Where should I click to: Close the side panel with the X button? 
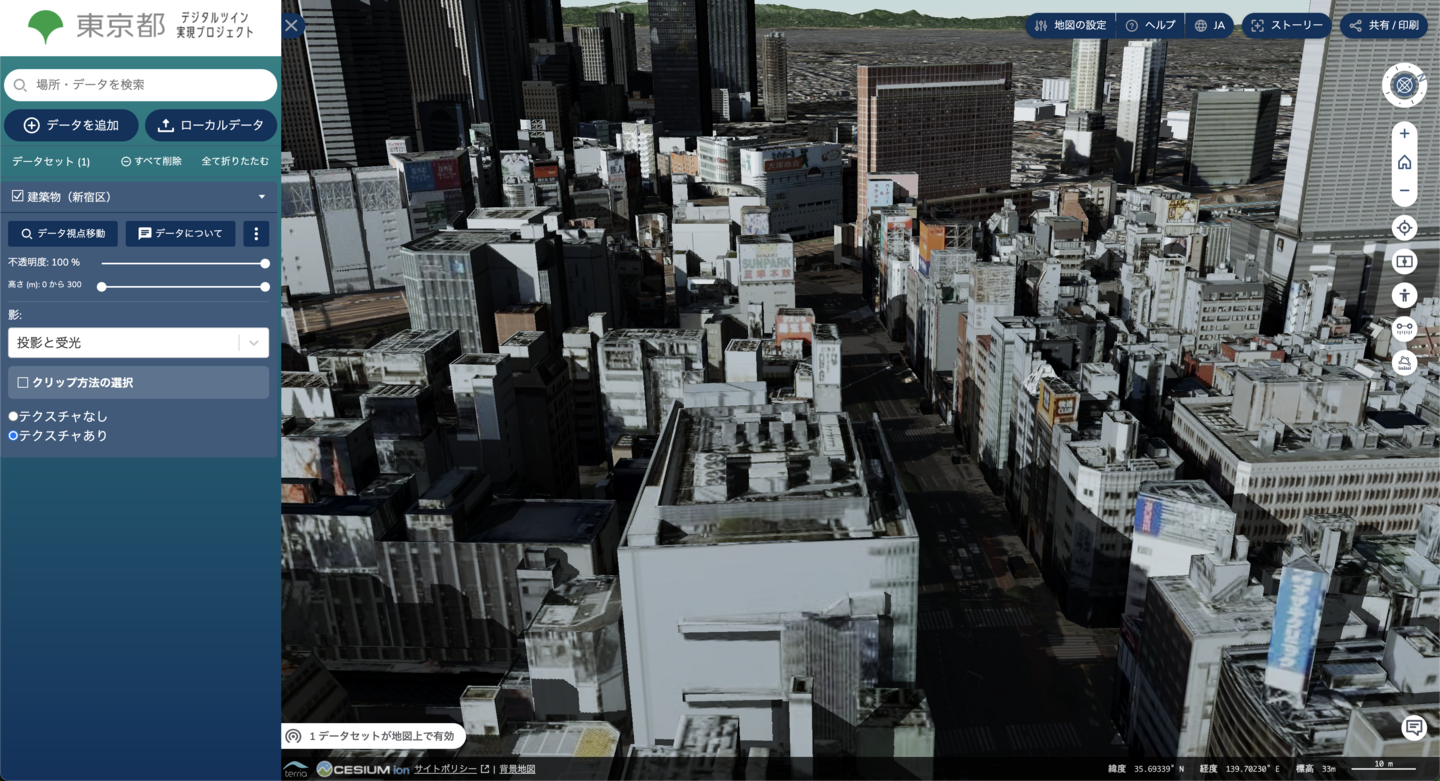coord(292,25)
